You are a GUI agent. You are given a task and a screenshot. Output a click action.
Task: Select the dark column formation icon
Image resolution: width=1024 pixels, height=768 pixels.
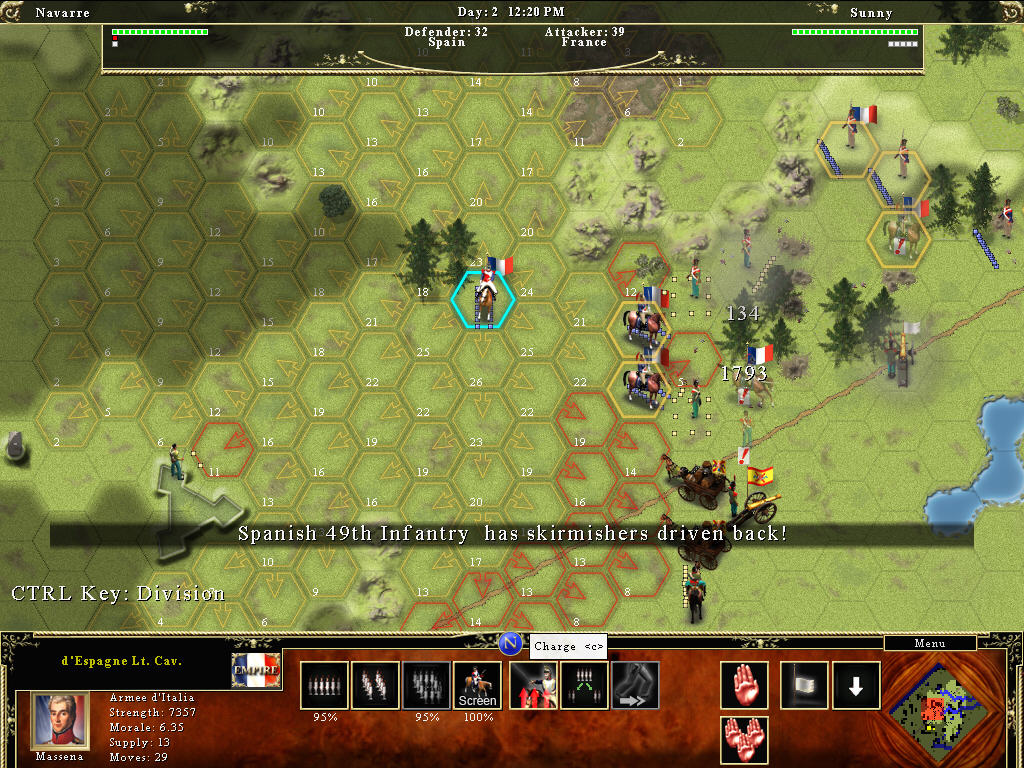click(427, 685)
